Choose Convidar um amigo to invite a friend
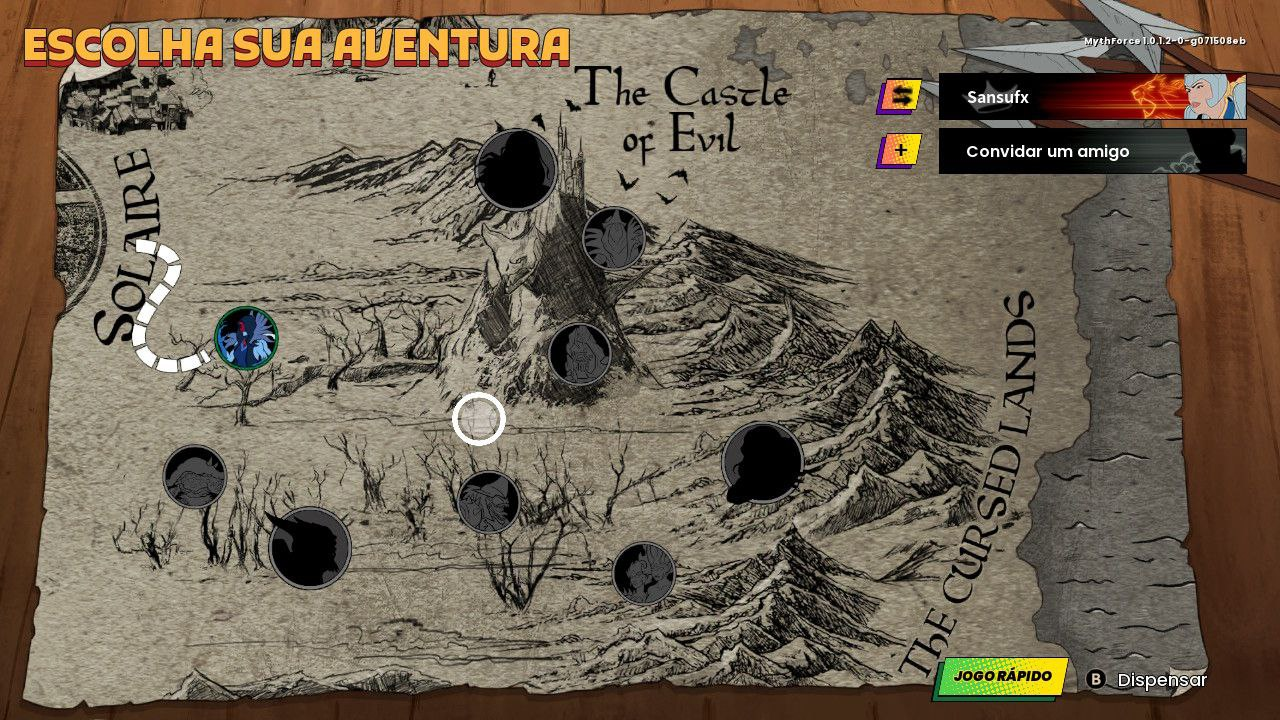The image size is (1280, 720). click(1092, 151)
